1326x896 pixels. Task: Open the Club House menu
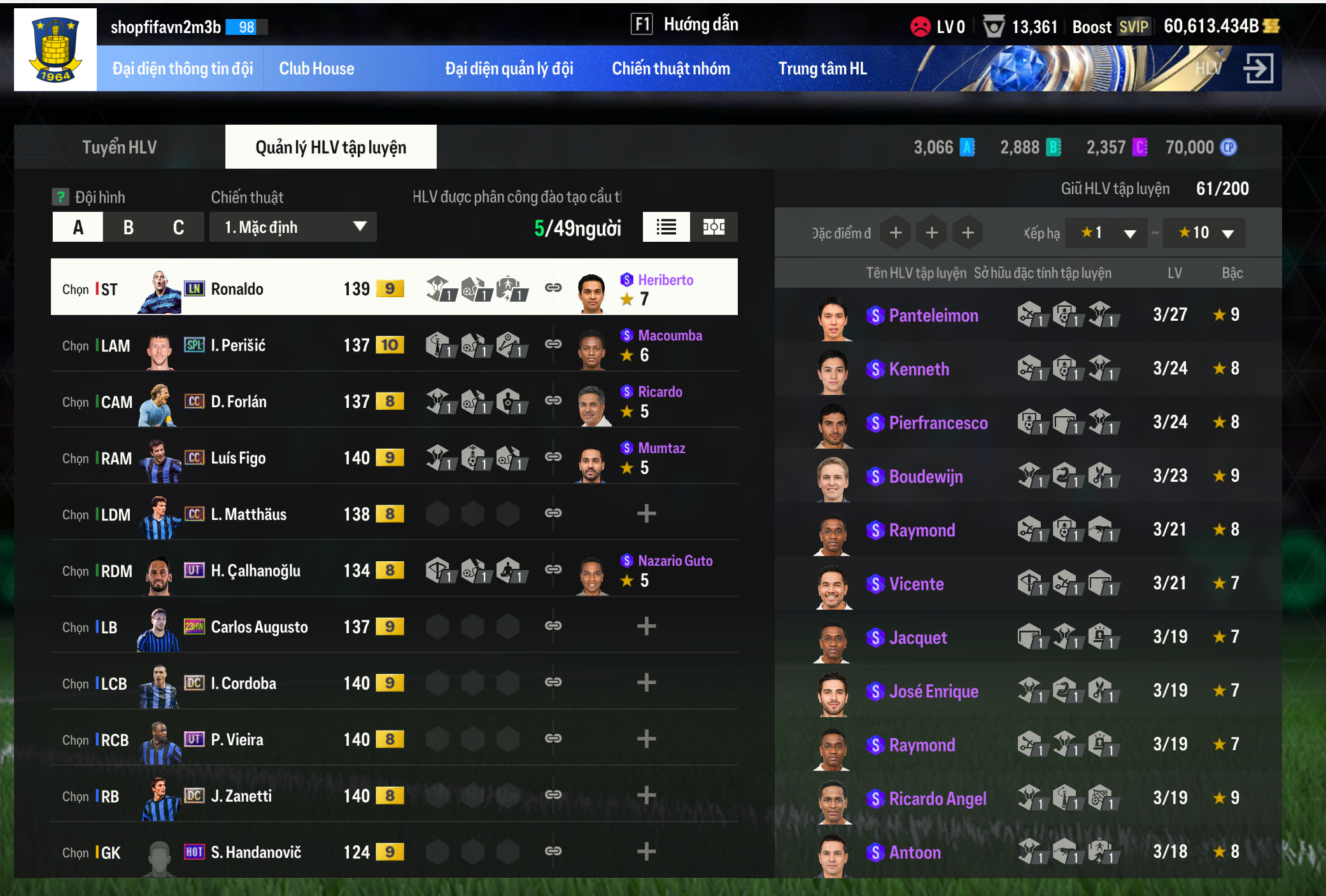pyautogui.click(x=316, y=69)
